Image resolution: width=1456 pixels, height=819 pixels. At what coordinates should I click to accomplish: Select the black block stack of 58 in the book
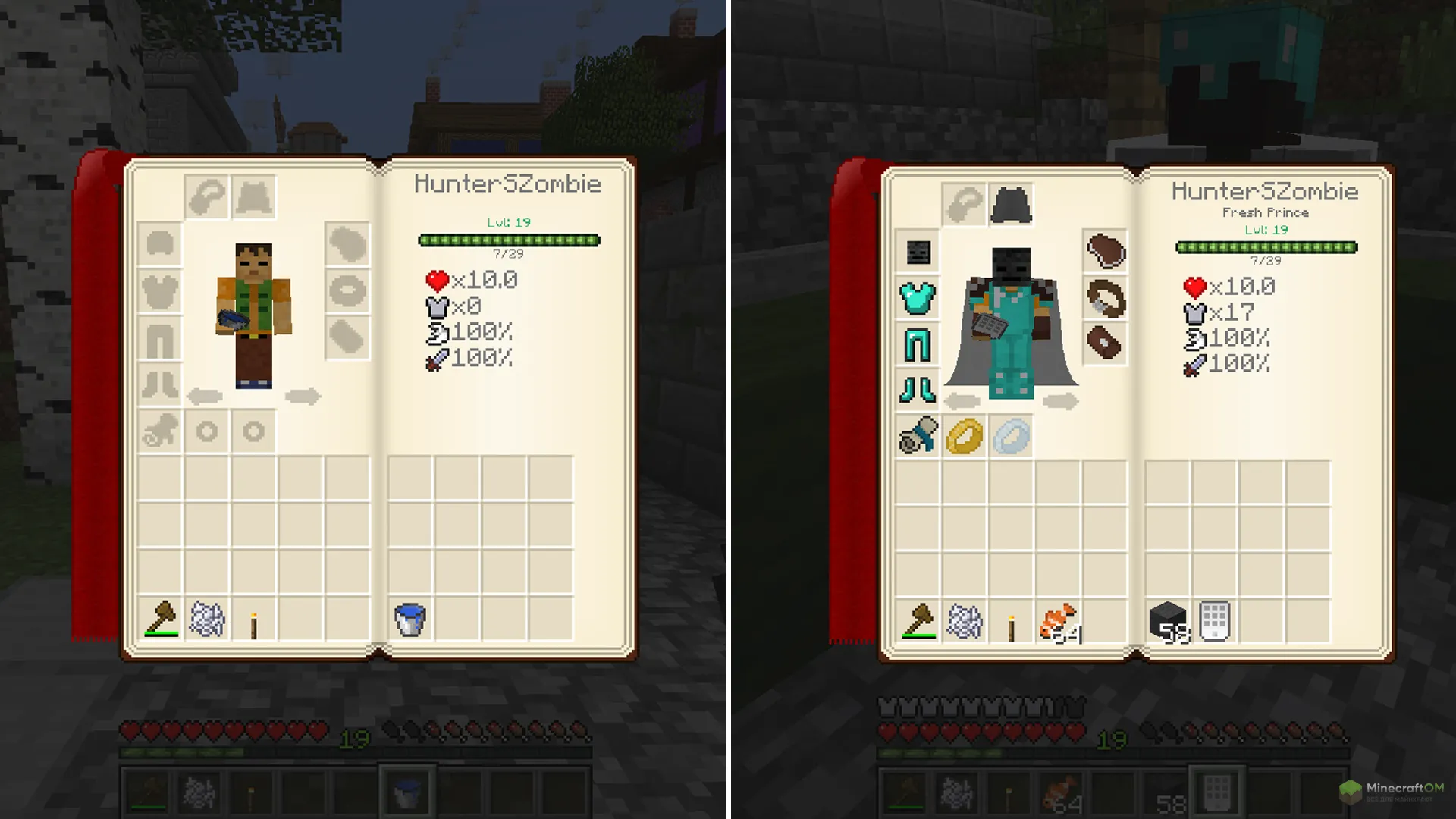coord(1168,622)
